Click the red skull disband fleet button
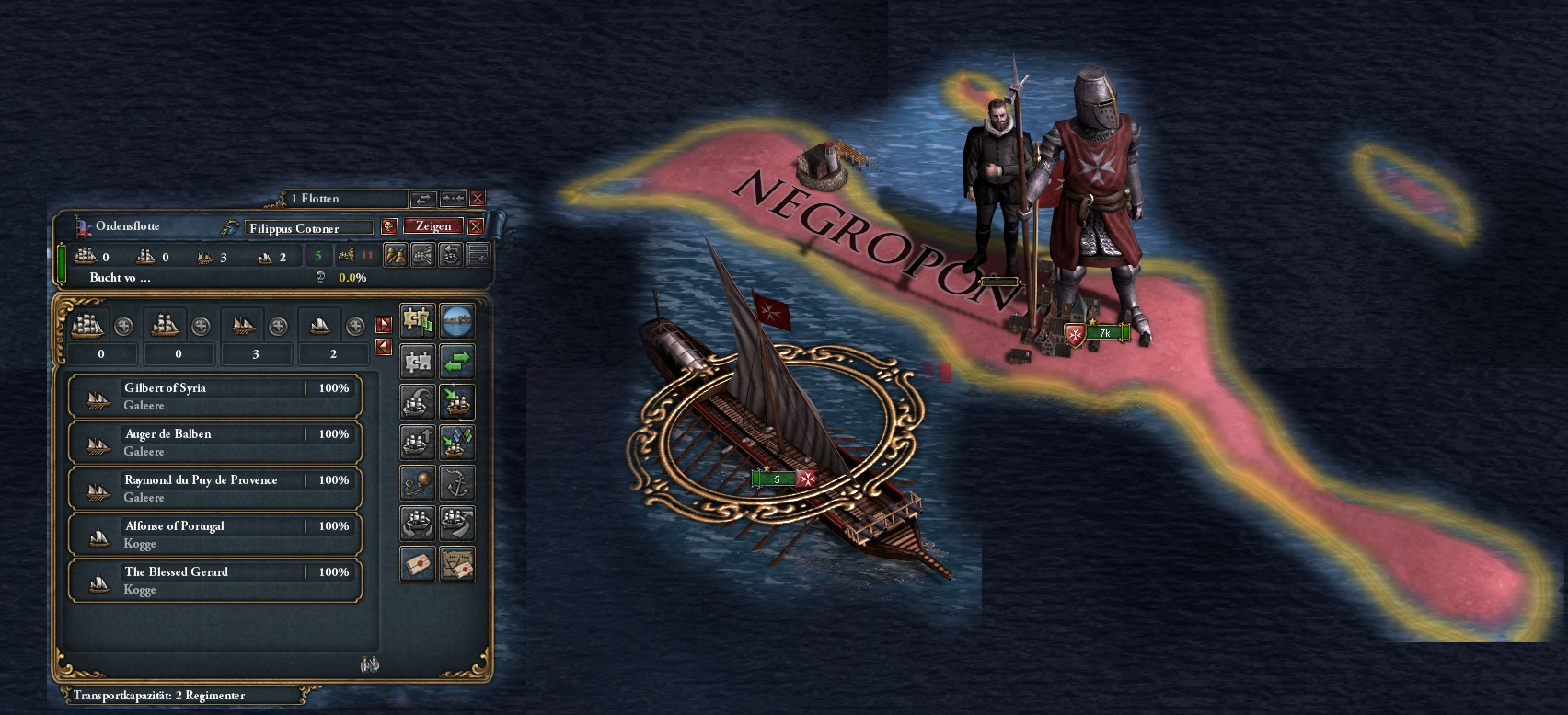This screenshot has height=715, width=1568. click(x=389, y=226)
